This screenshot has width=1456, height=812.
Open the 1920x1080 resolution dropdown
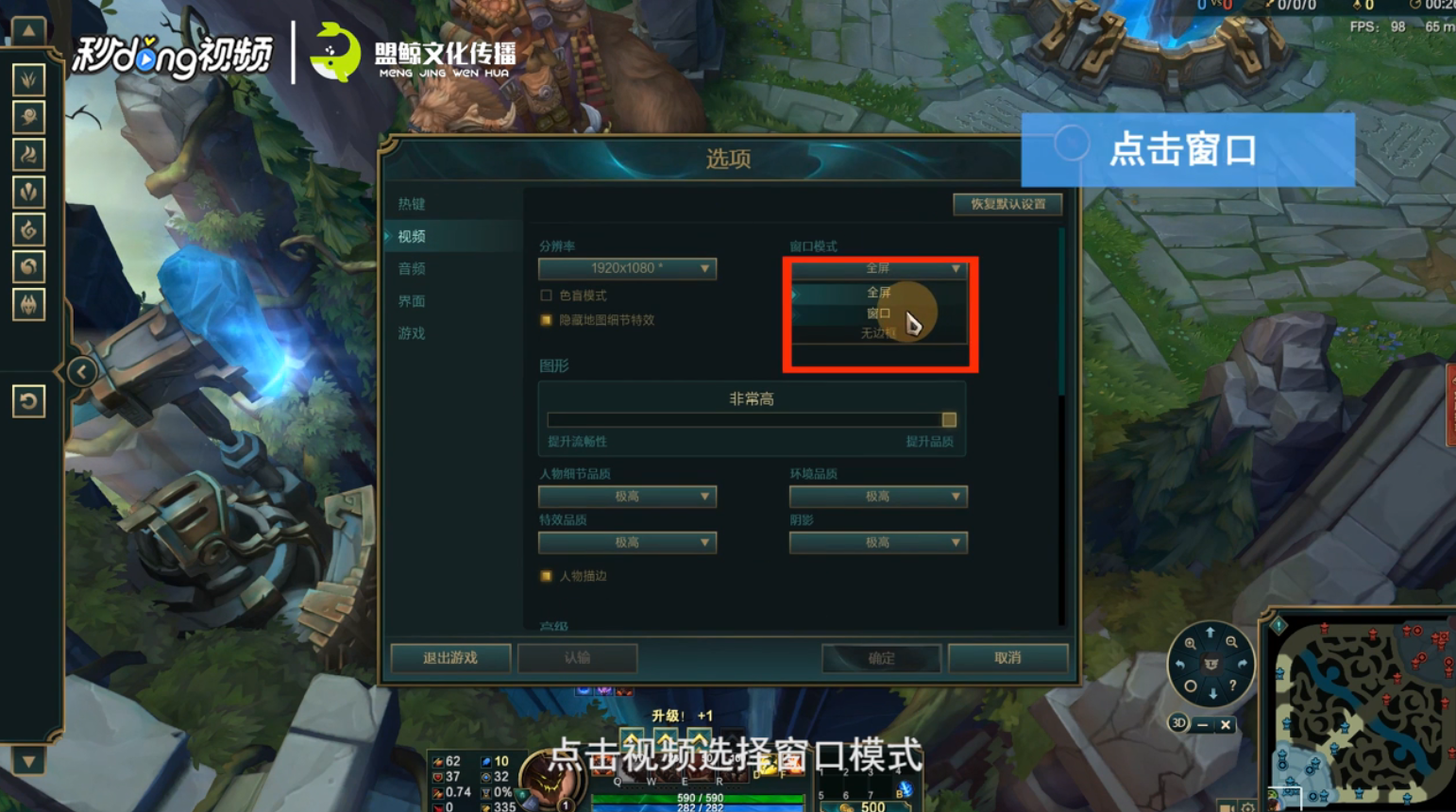(626, 268)
